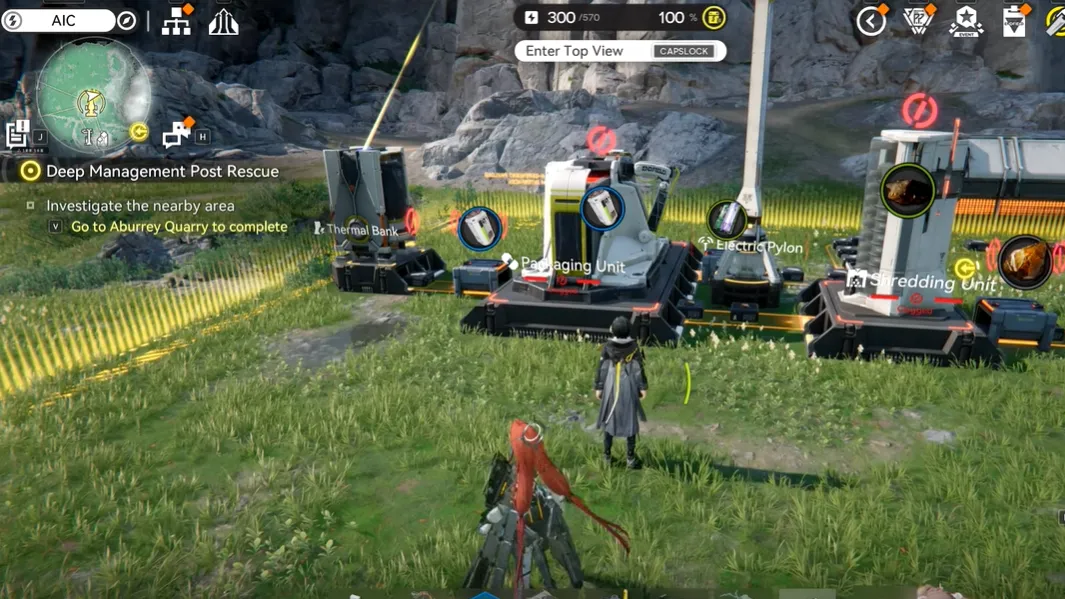Open the circular minimap

(x=93, y=97)
